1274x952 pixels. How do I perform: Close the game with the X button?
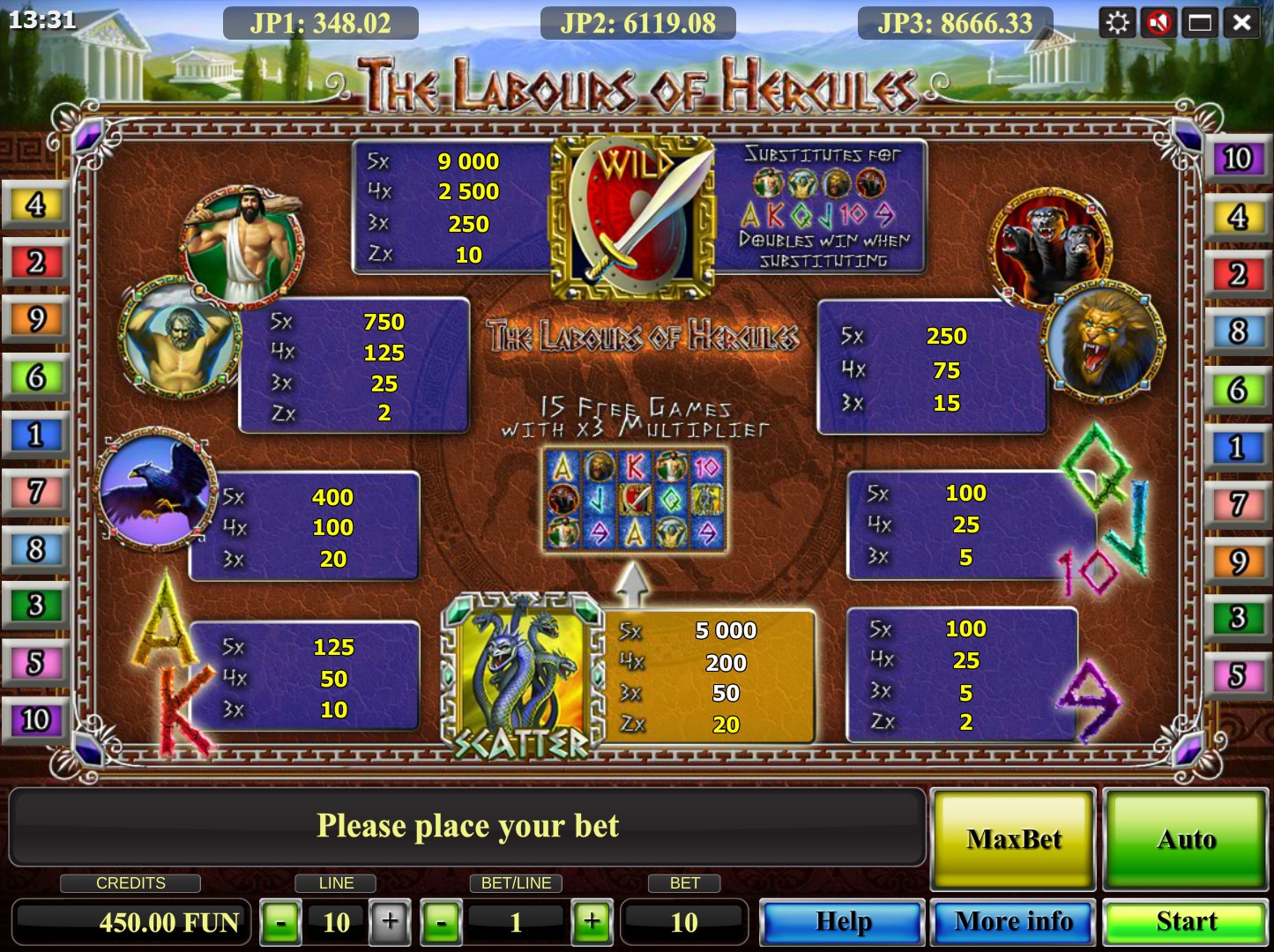tap(1241, 22)
